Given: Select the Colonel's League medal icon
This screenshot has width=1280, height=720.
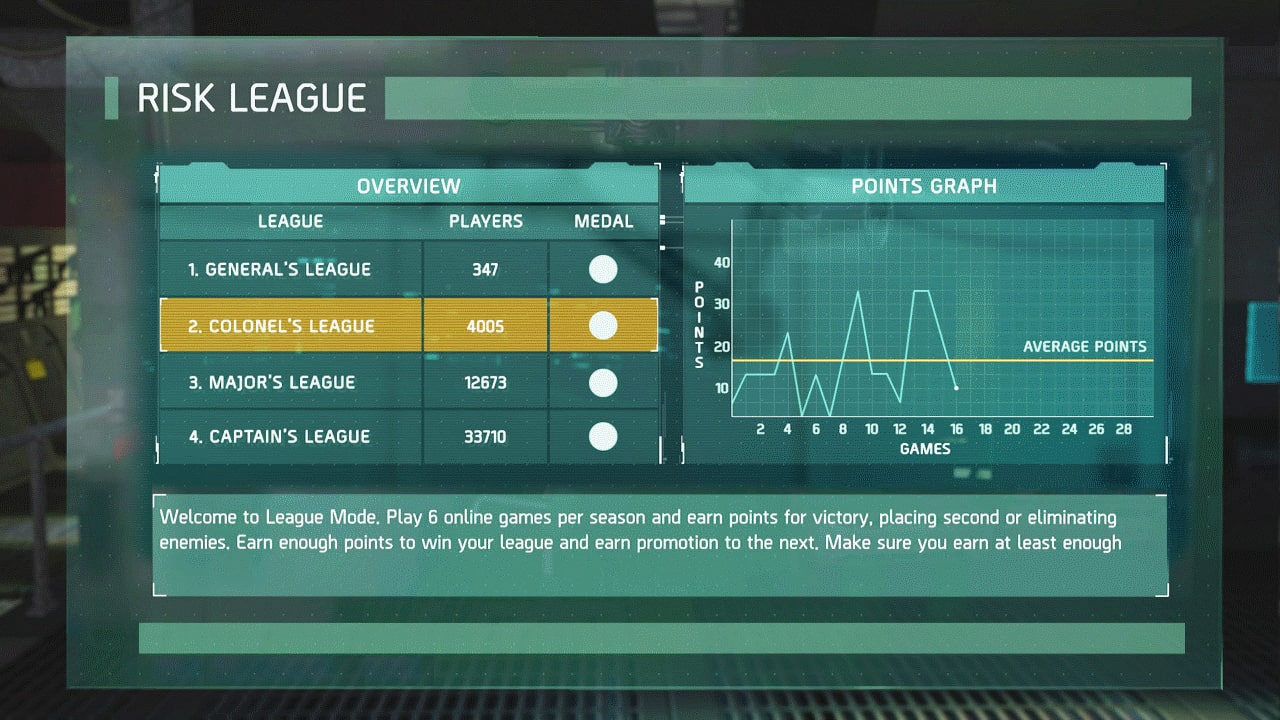Looking at the screenshot, I should 603,325.
